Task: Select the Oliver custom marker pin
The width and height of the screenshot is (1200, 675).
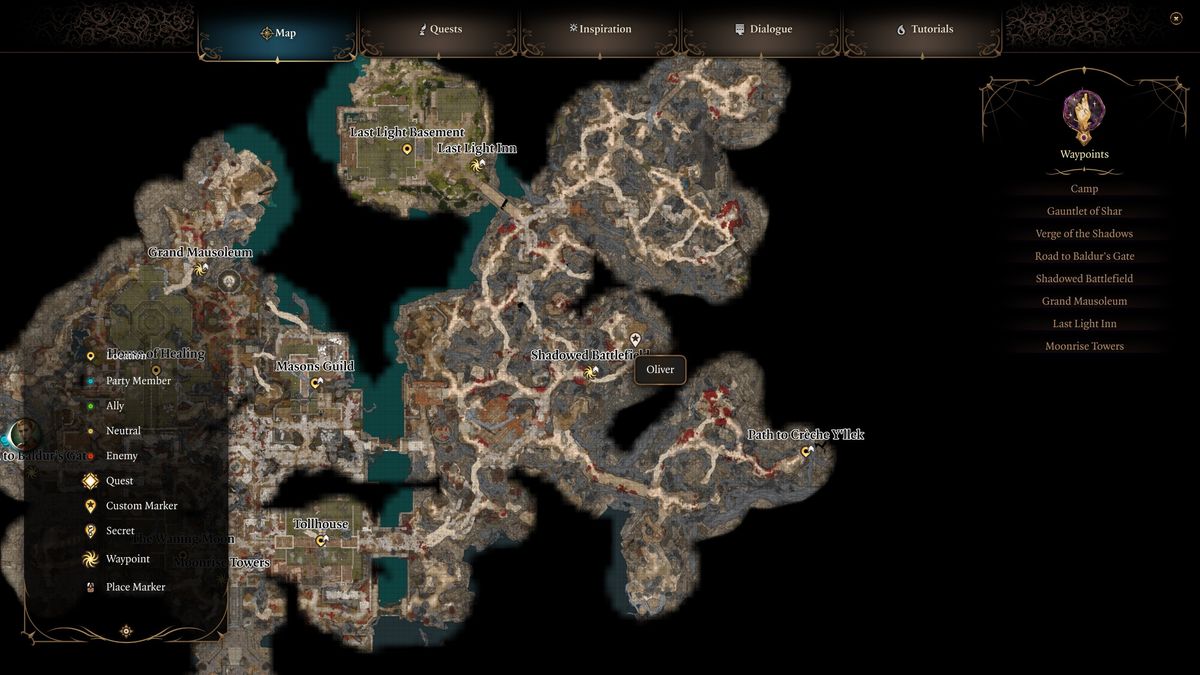Action: tap(635, 340)
